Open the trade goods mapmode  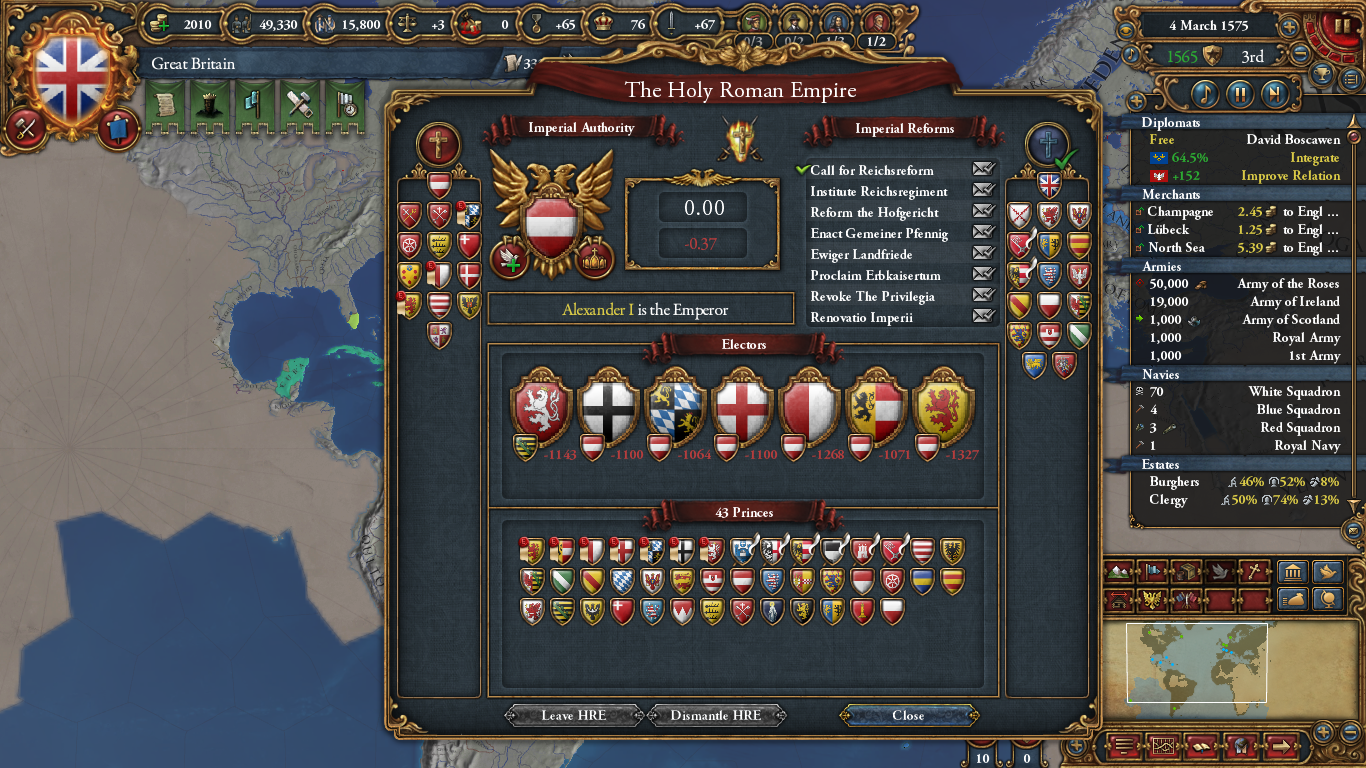tap(1187, 572)
